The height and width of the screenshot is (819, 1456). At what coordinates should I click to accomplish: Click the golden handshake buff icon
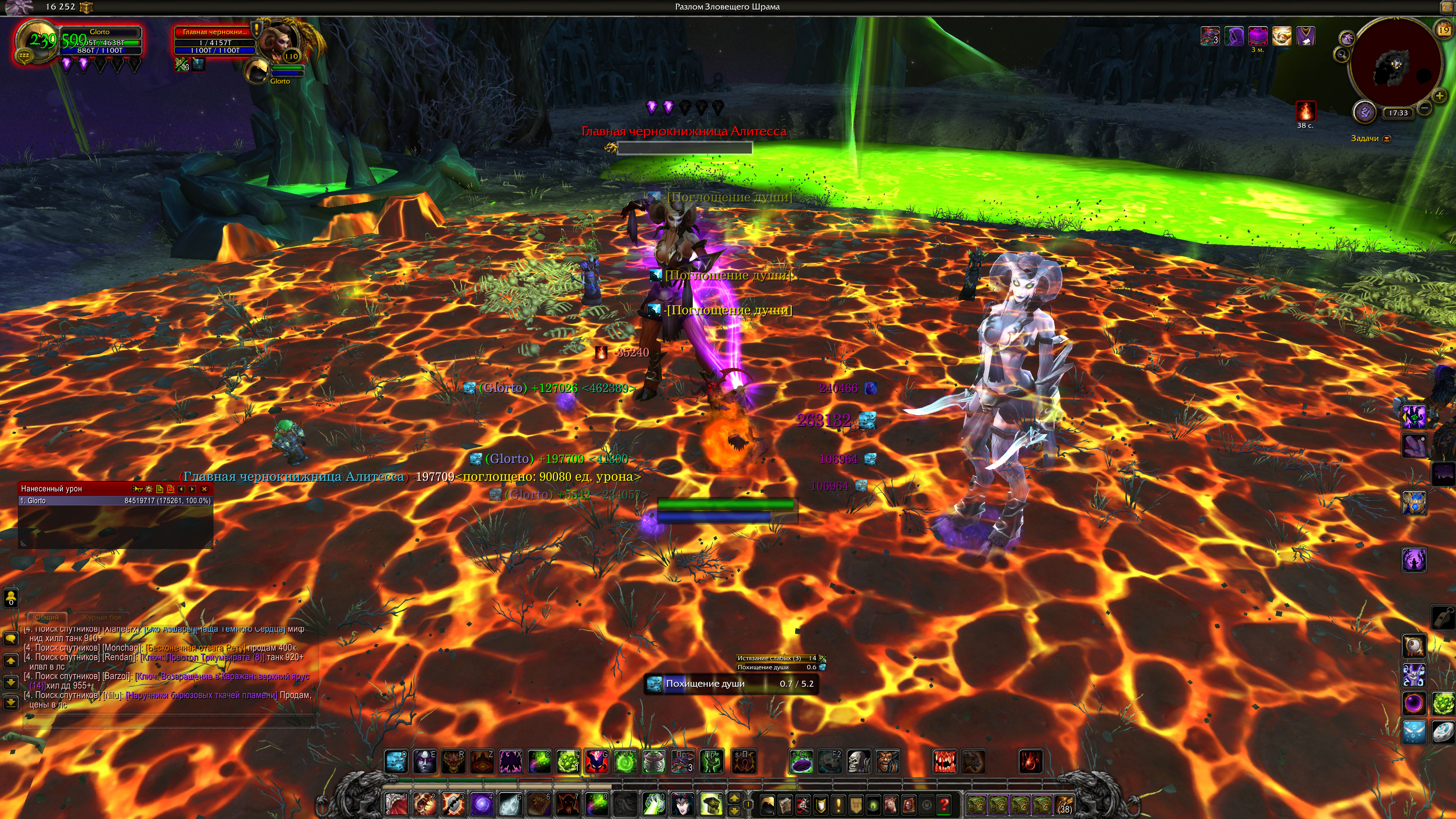(1281, 37)
